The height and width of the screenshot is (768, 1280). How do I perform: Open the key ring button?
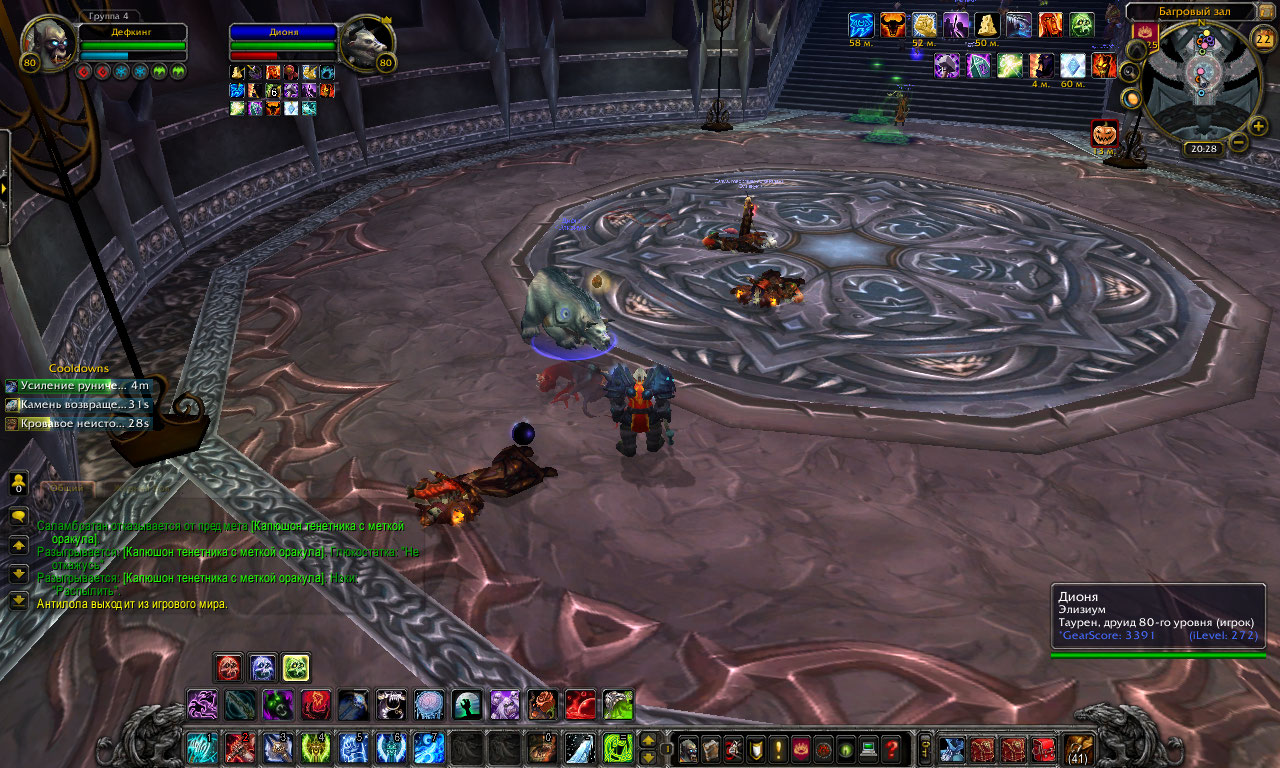(x=925, y=748)
